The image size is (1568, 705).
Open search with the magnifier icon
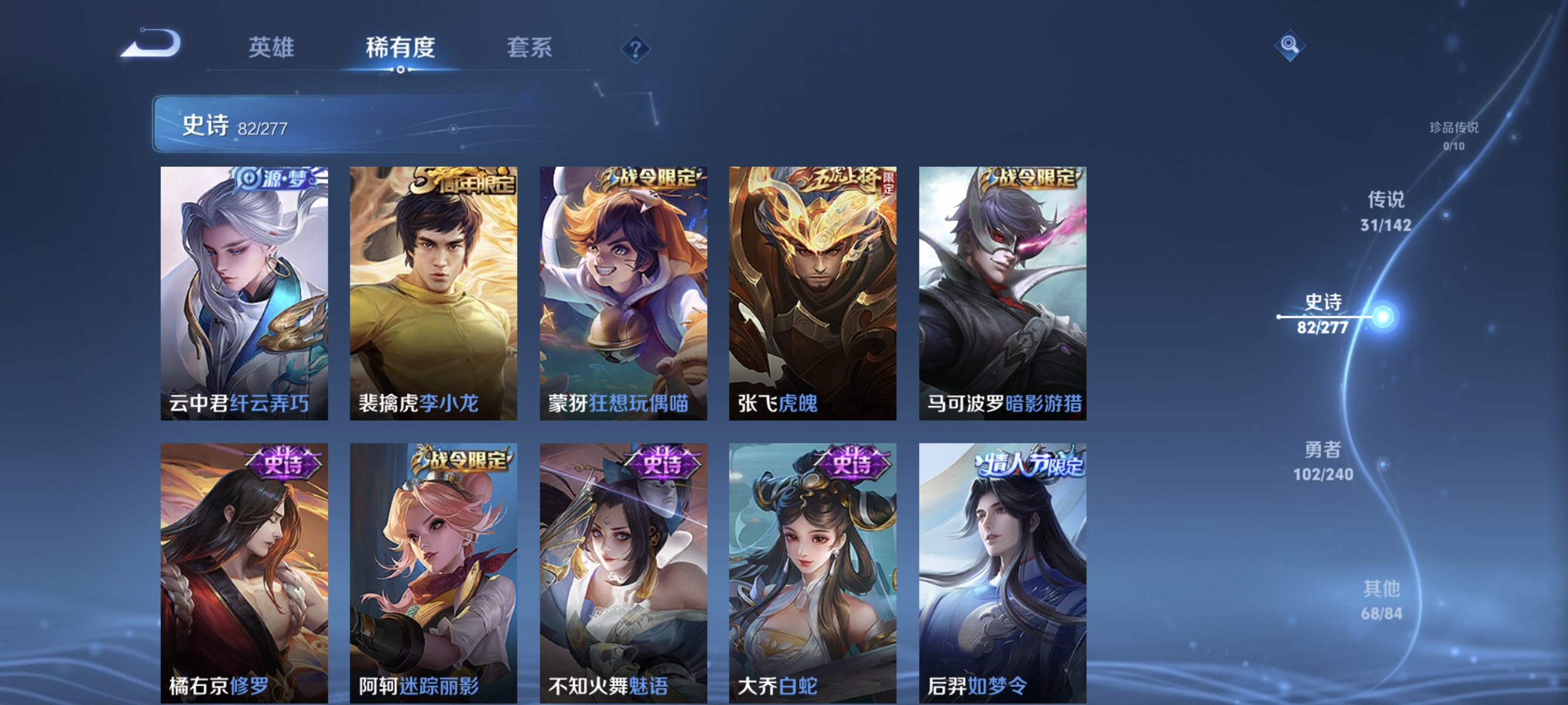1290,46
